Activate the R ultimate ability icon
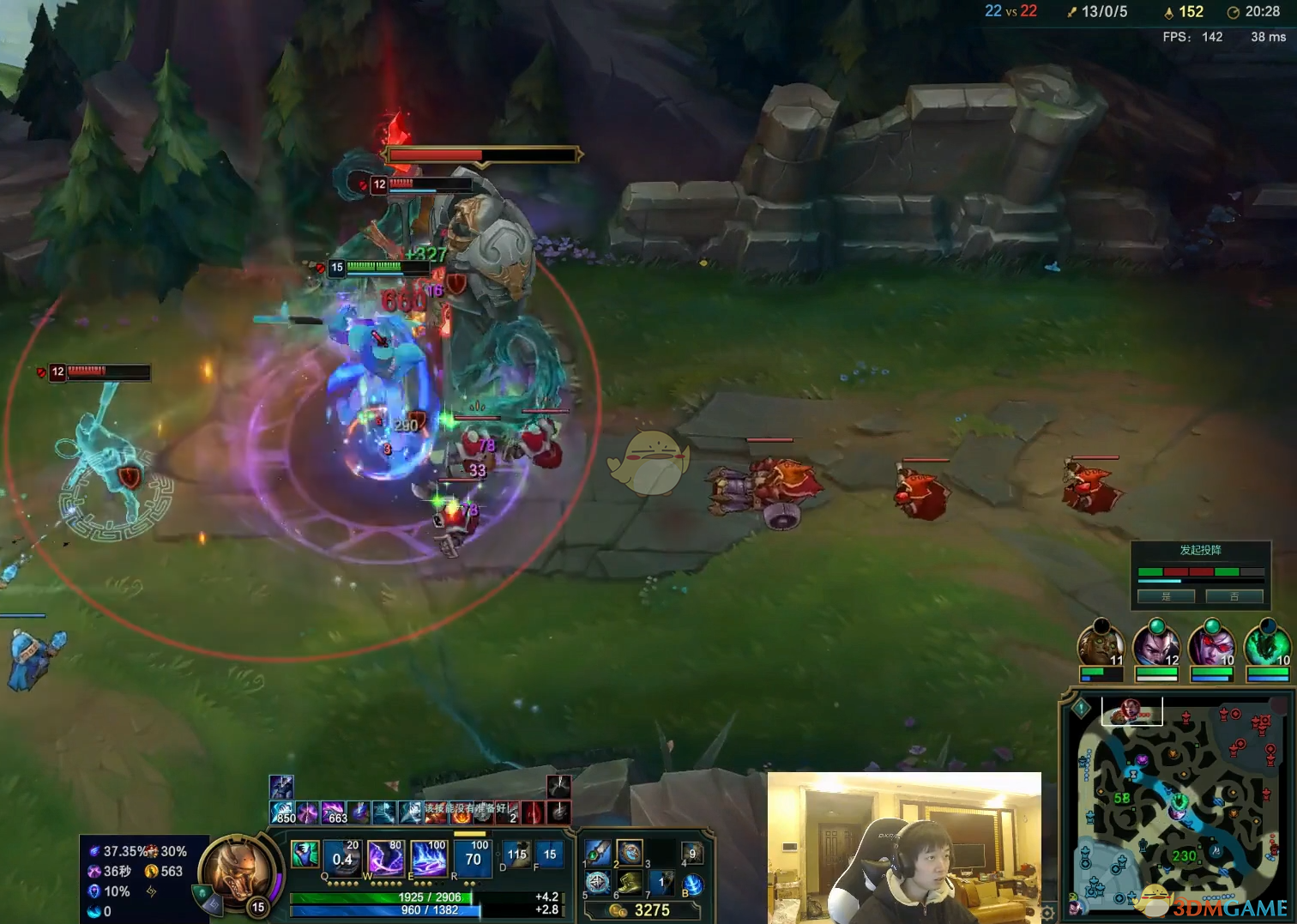The height and width of the screenshot is (924, 1297). tap(471, 858)
